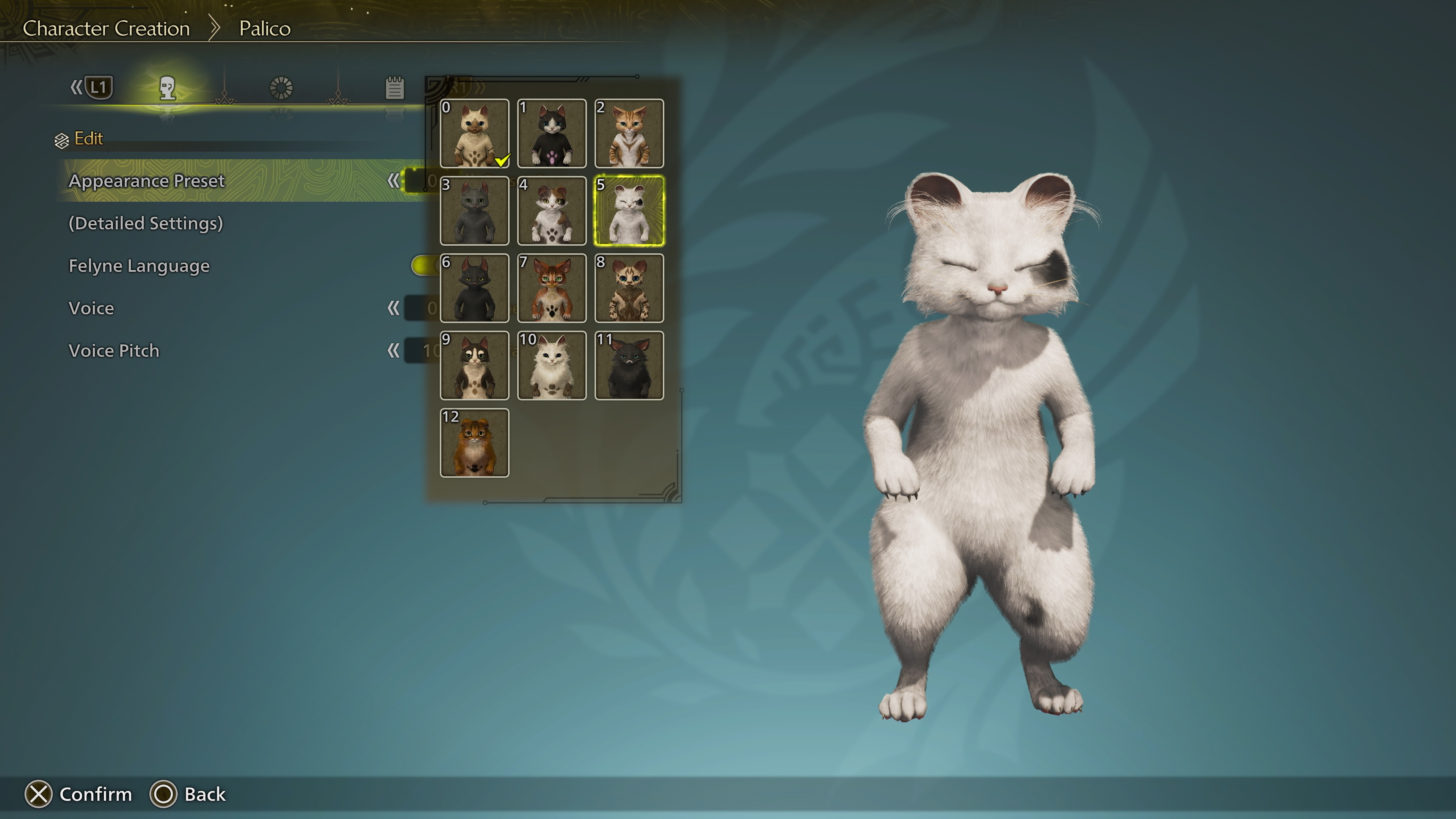
Task: Choose the black and white preset 1
Action: tap(552, 133)
